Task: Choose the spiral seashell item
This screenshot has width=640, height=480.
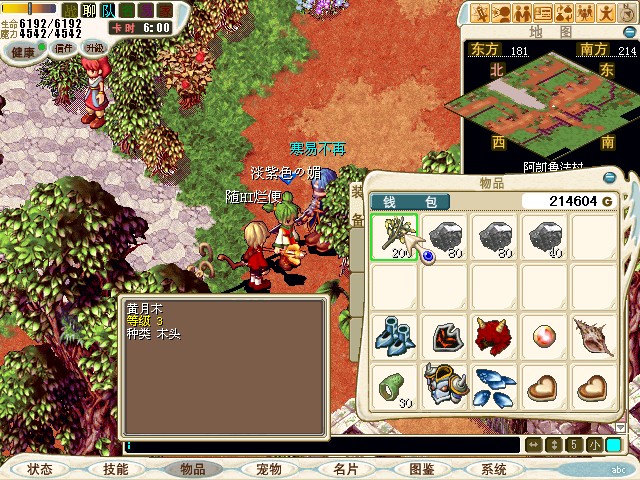Action: click(594, 336)
